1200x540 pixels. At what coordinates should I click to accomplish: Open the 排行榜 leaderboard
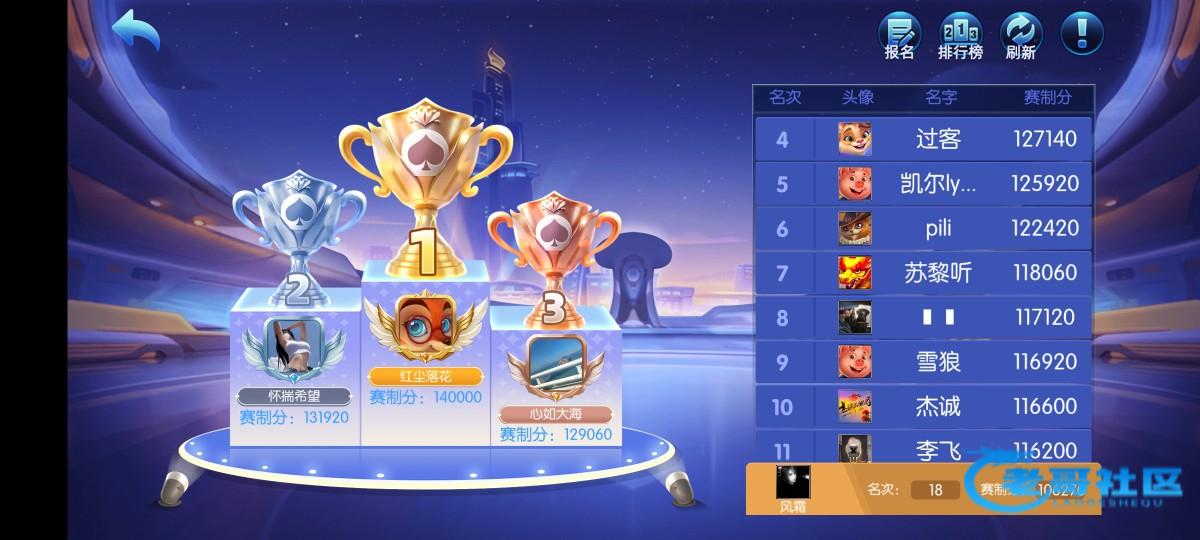pyautogui.click(x=960, y=34)
